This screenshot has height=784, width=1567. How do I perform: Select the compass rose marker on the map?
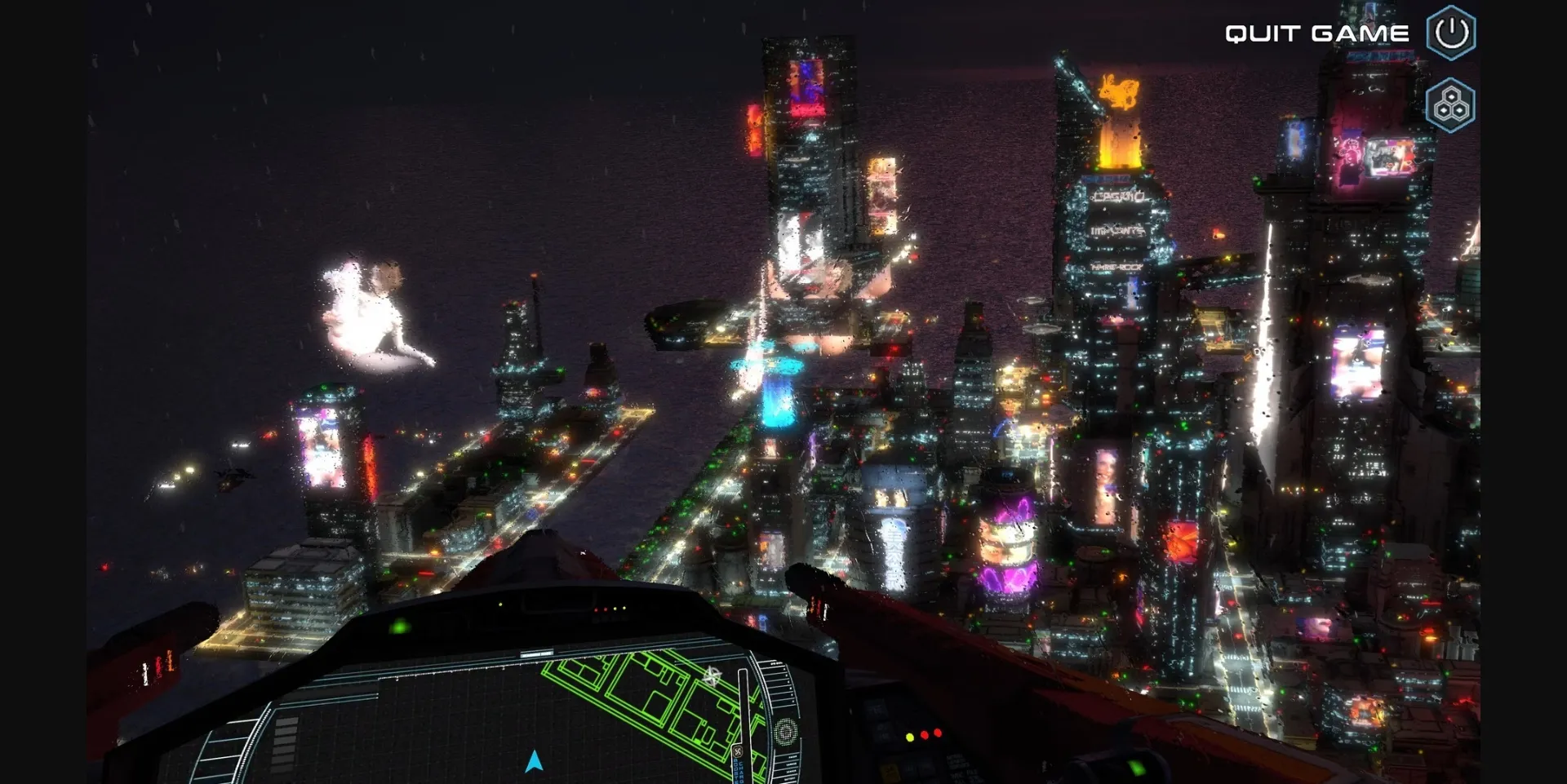click(x=712, y=675)
